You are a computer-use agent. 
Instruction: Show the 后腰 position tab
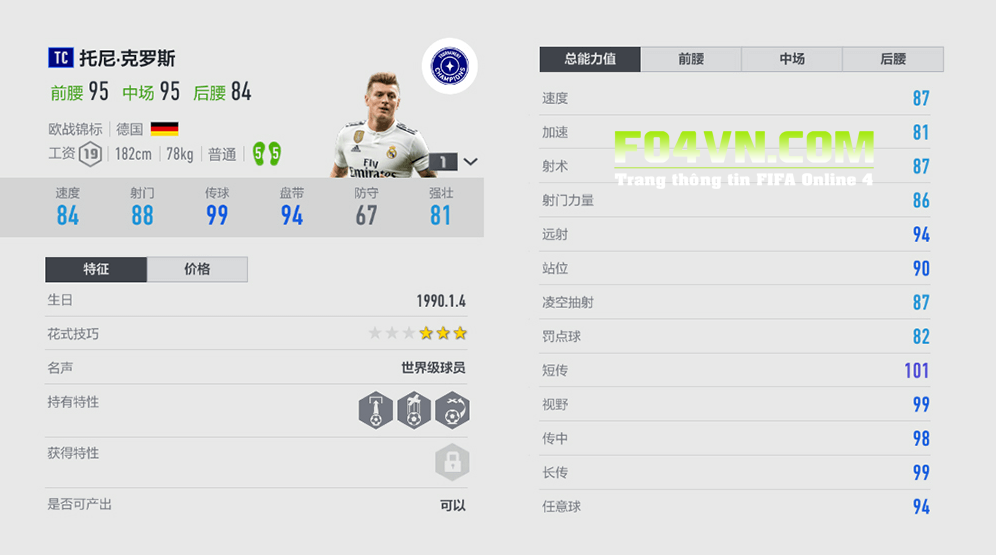893,59
